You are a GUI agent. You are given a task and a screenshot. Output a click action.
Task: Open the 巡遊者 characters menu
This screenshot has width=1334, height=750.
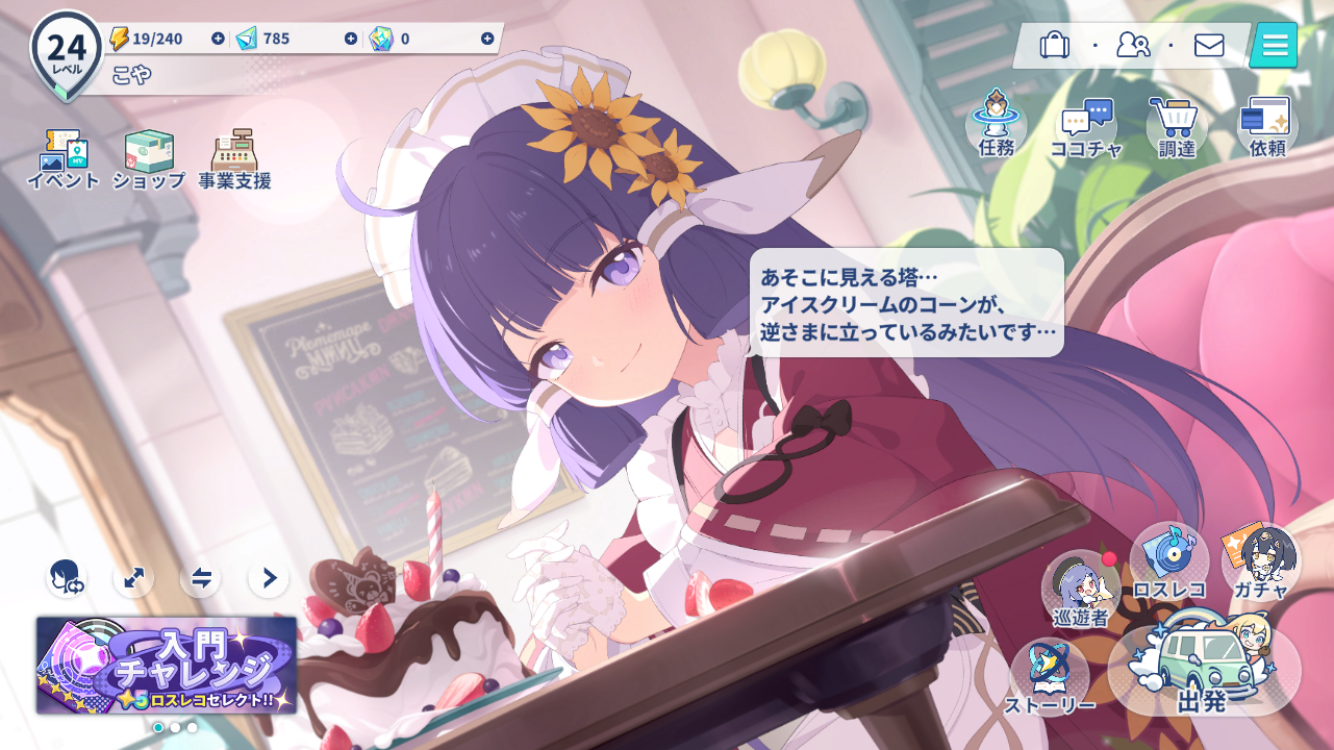[x=1080, y=590]
